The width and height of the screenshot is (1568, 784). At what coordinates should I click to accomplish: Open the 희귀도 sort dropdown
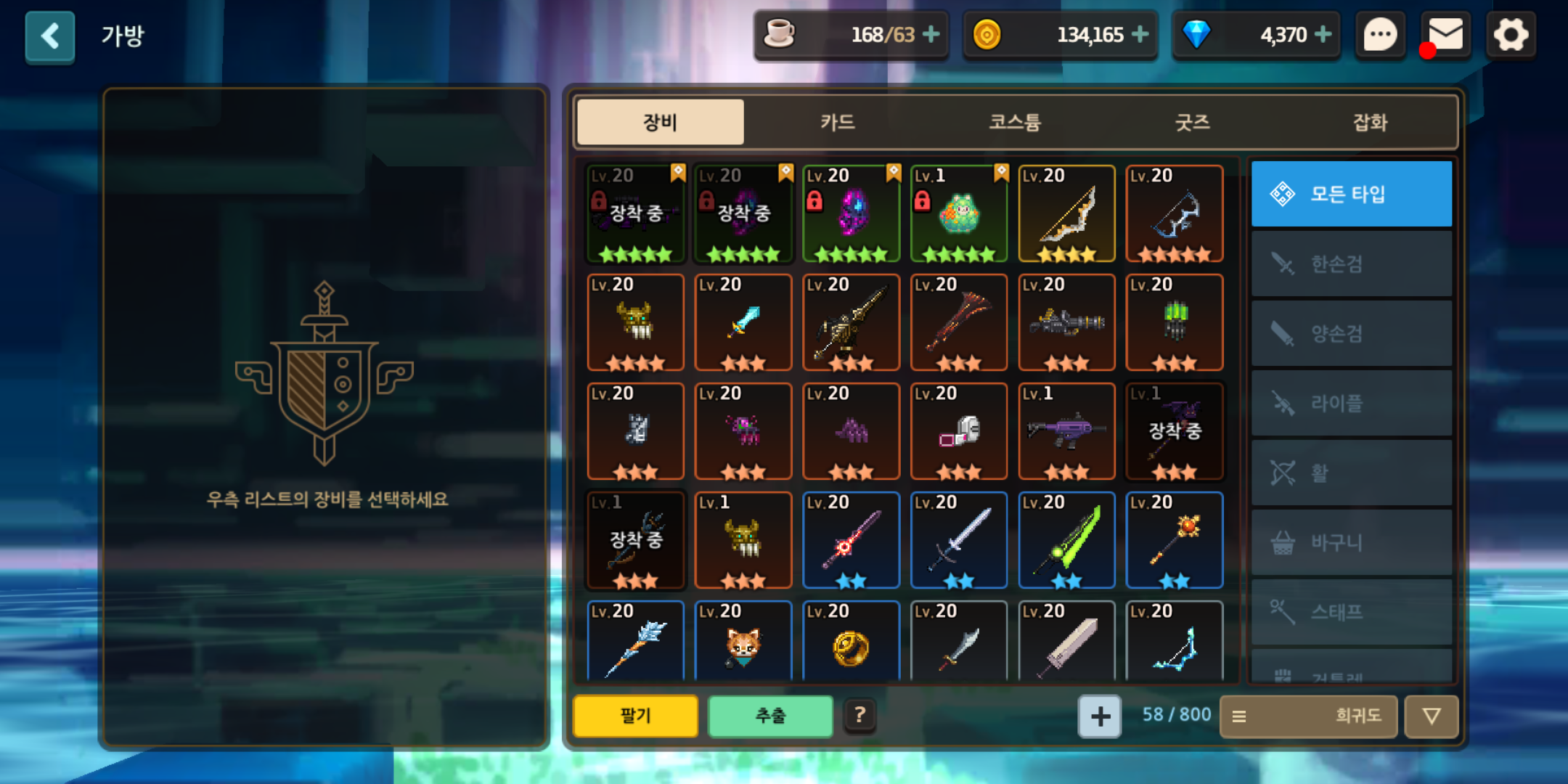[x=1308, y=716]
